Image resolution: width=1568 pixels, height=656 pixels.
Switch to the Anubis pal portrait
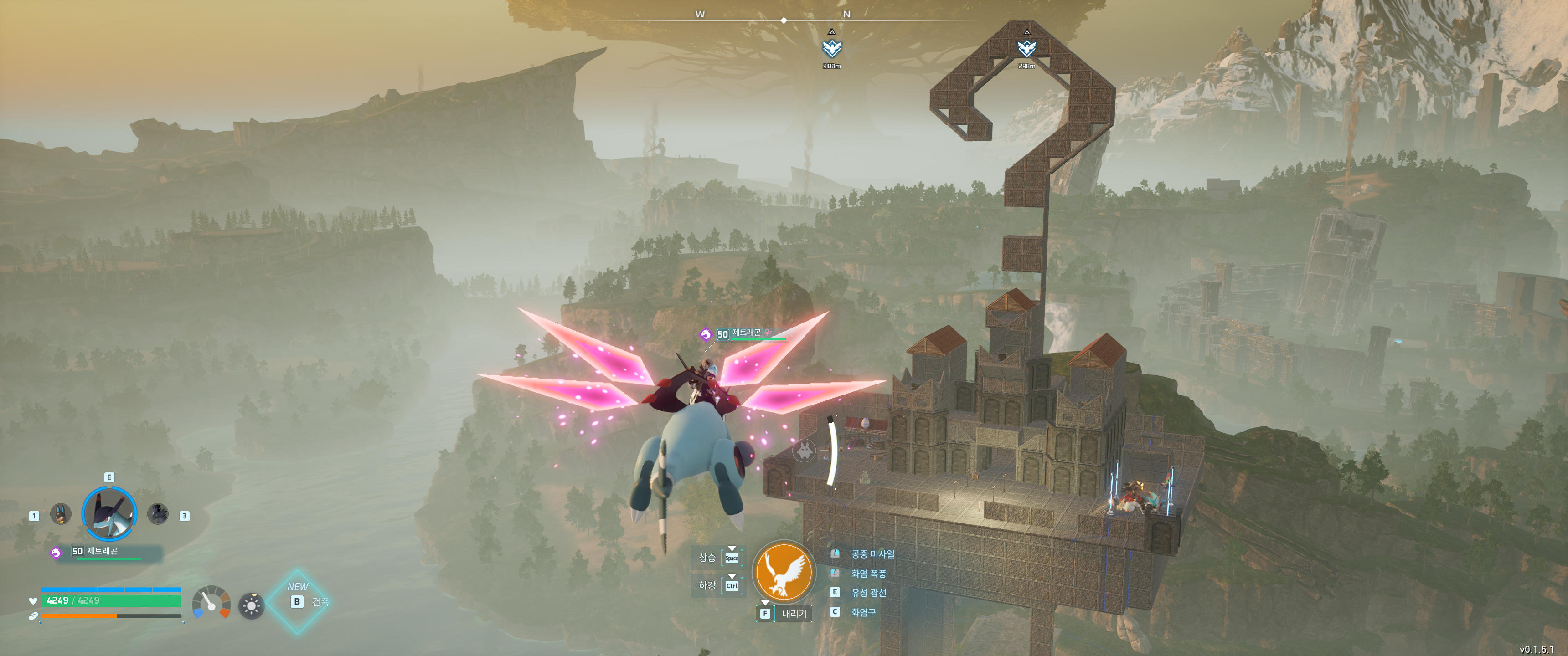click(x=60, y=514)
